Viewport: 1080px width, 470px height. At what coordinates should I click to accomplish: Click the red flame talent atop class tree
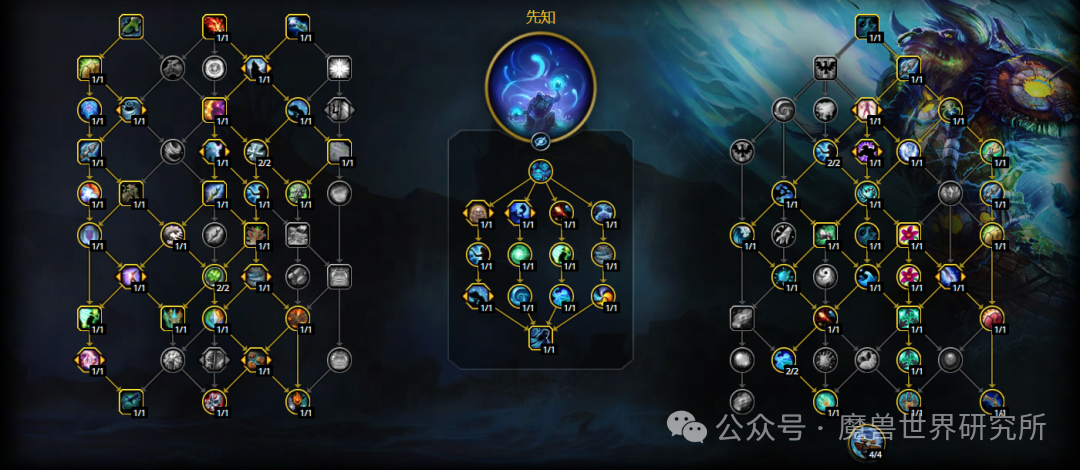click(214, 26)
